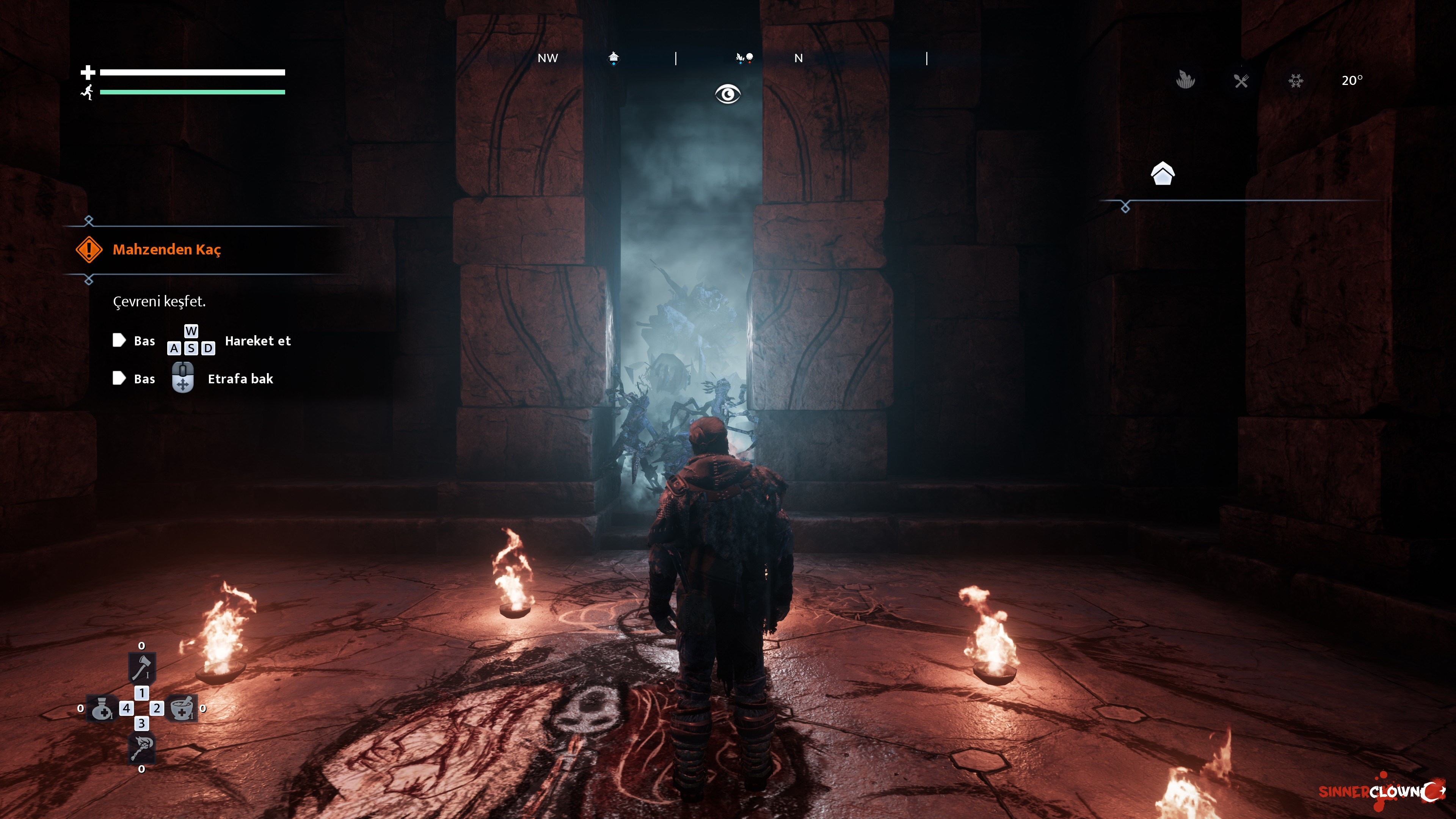The image size is (1456, 819).
Task: Click the orange quest alert diamond icon
Action: (x=89, y=249)
